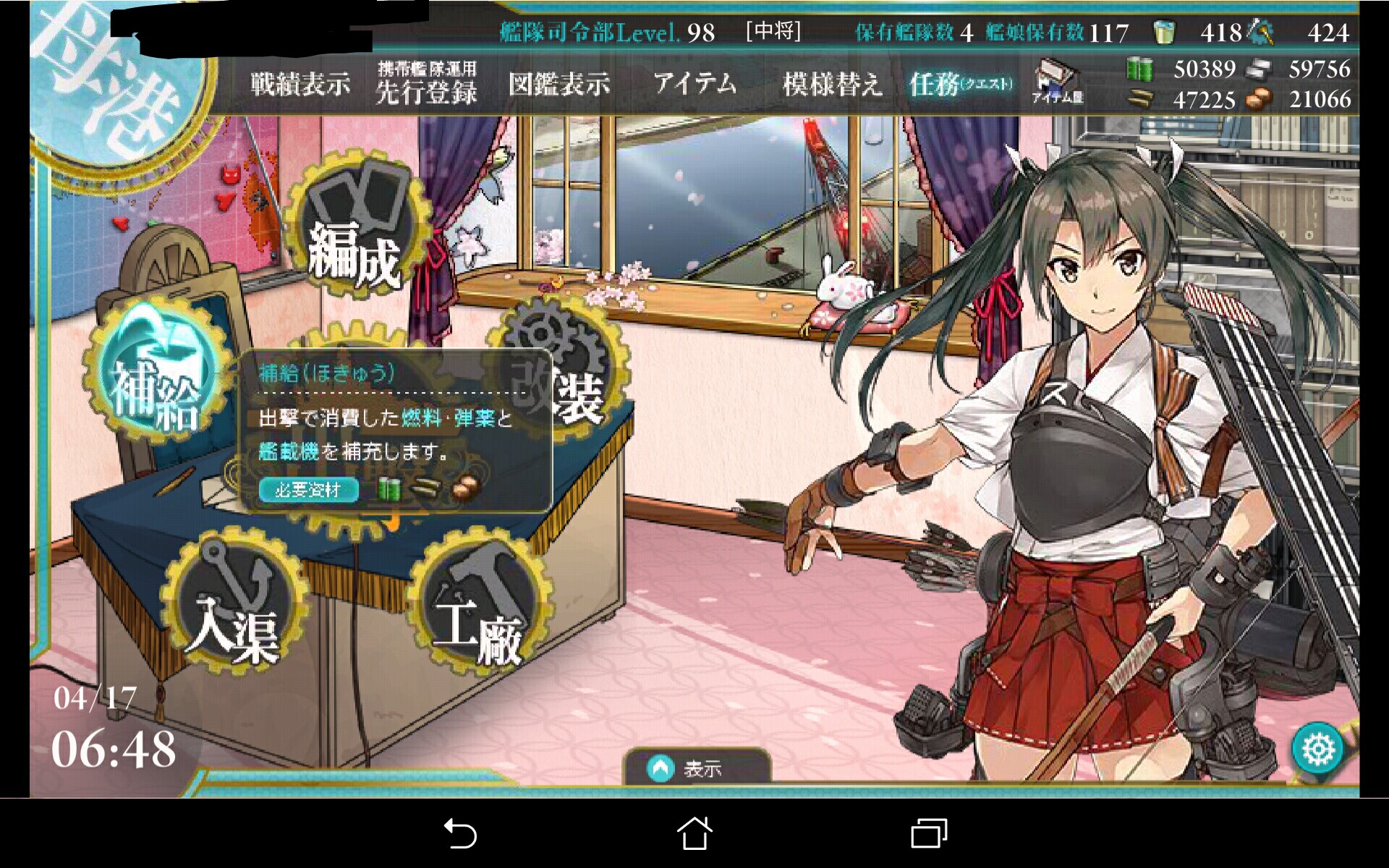
Task: Open the settings gear button
Action: 1318,749
